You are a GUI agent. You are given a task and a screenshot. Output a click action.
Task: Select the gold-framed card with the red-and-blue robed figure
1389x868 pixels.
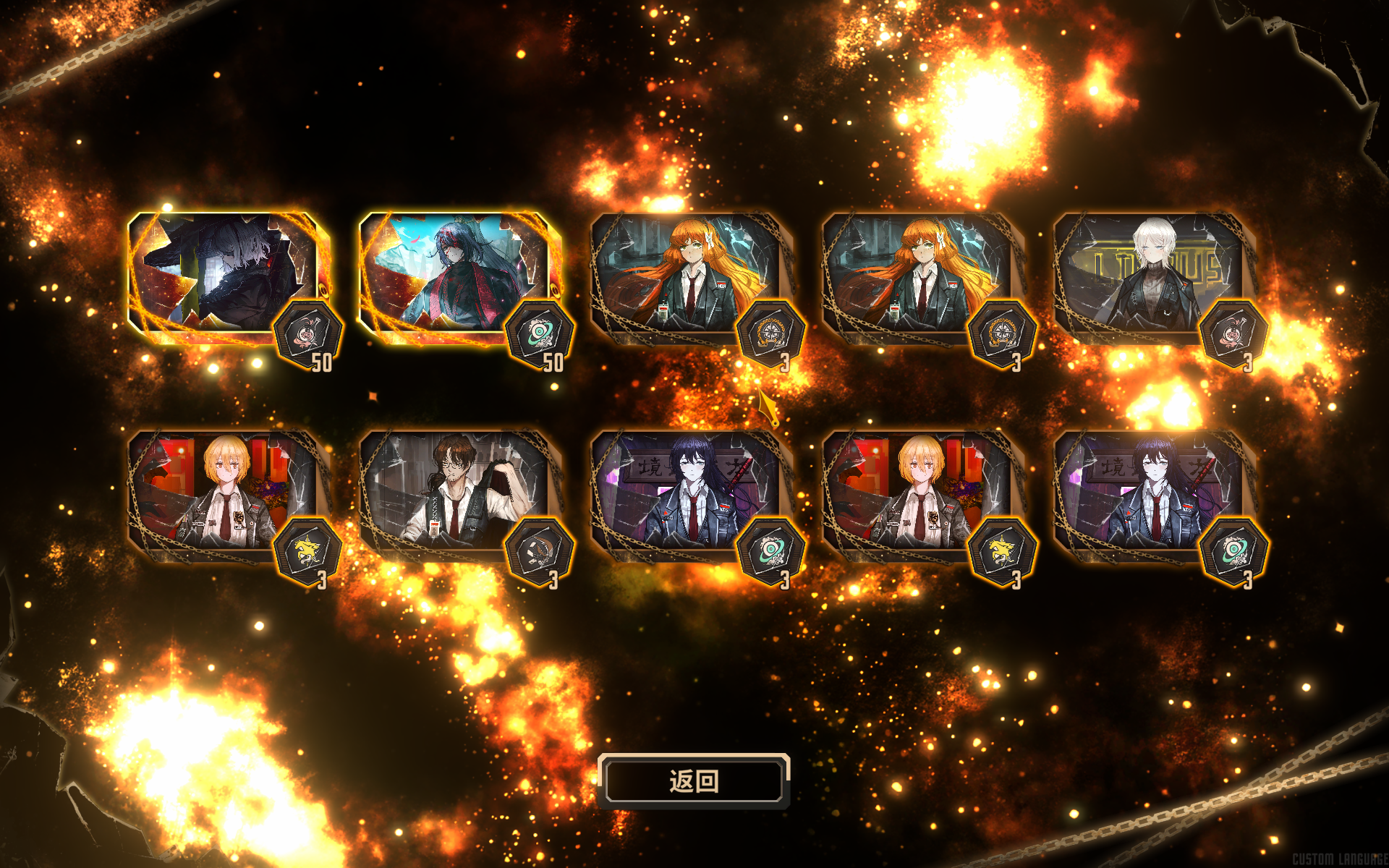456,275
